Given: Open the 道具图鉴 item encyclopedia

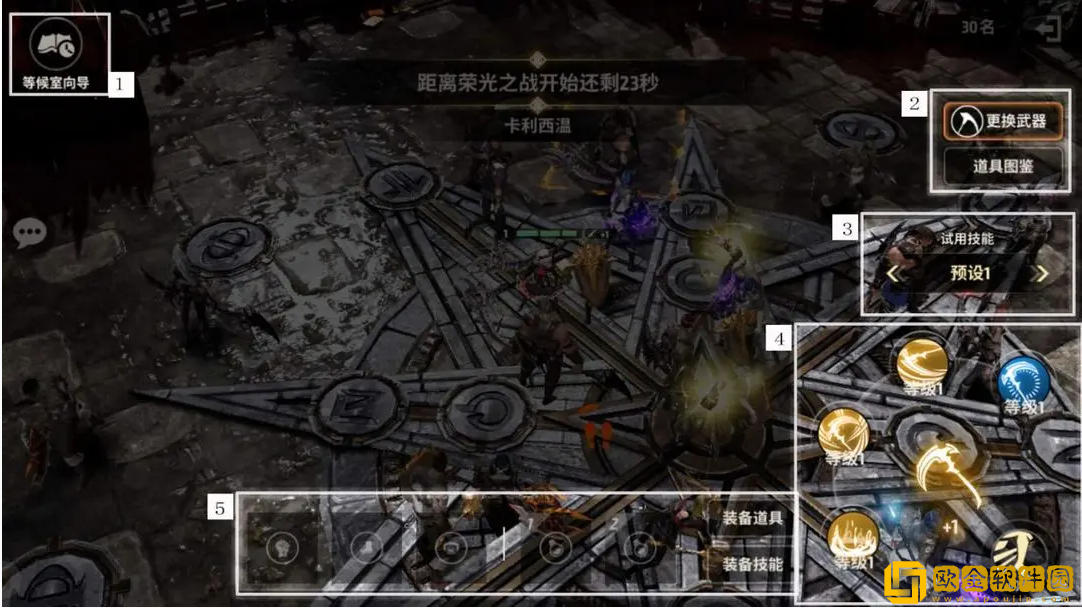Looking at the screenshot, I should [1002, 166].
